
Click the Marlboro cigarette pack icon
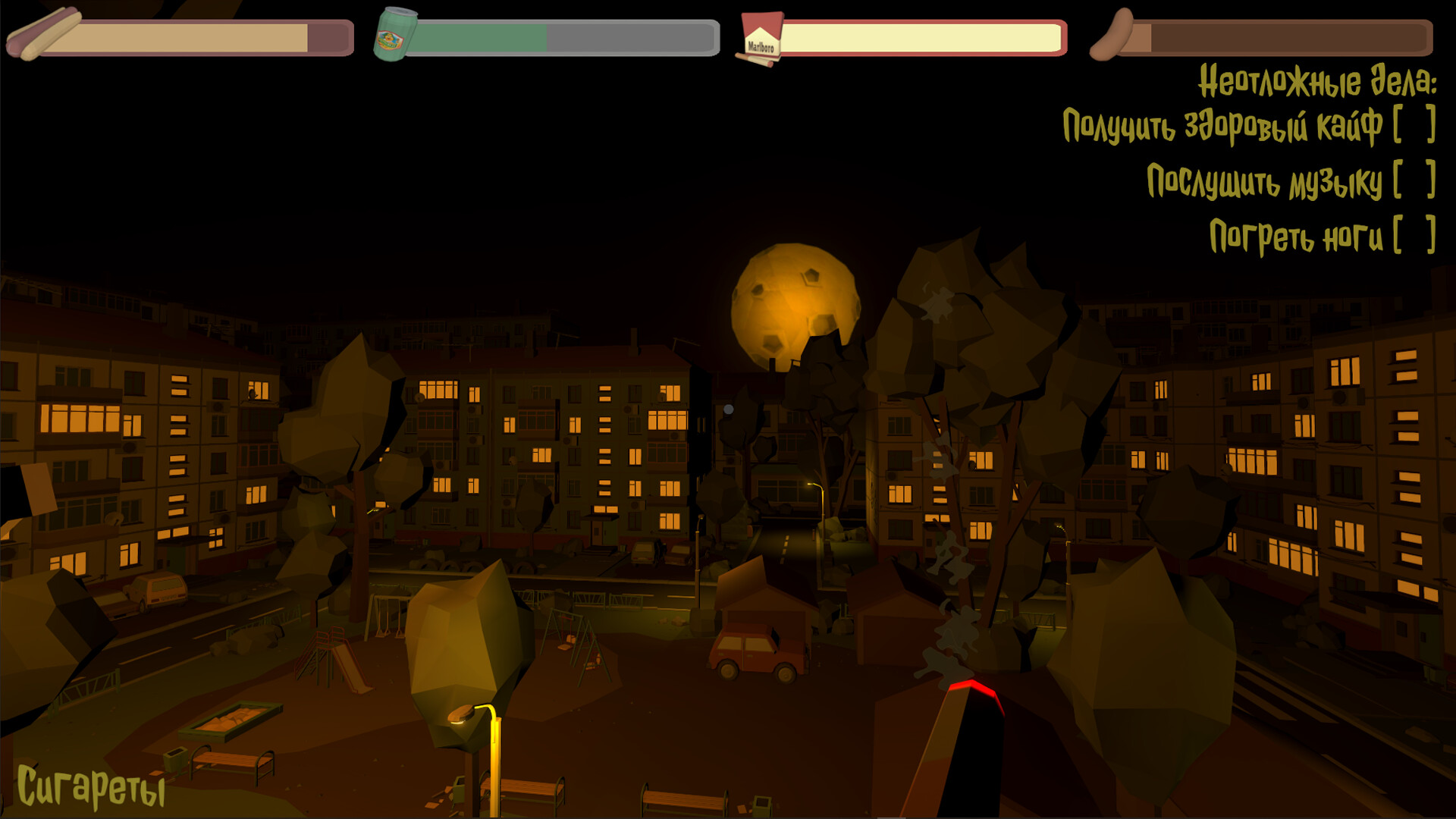(761, 36)
